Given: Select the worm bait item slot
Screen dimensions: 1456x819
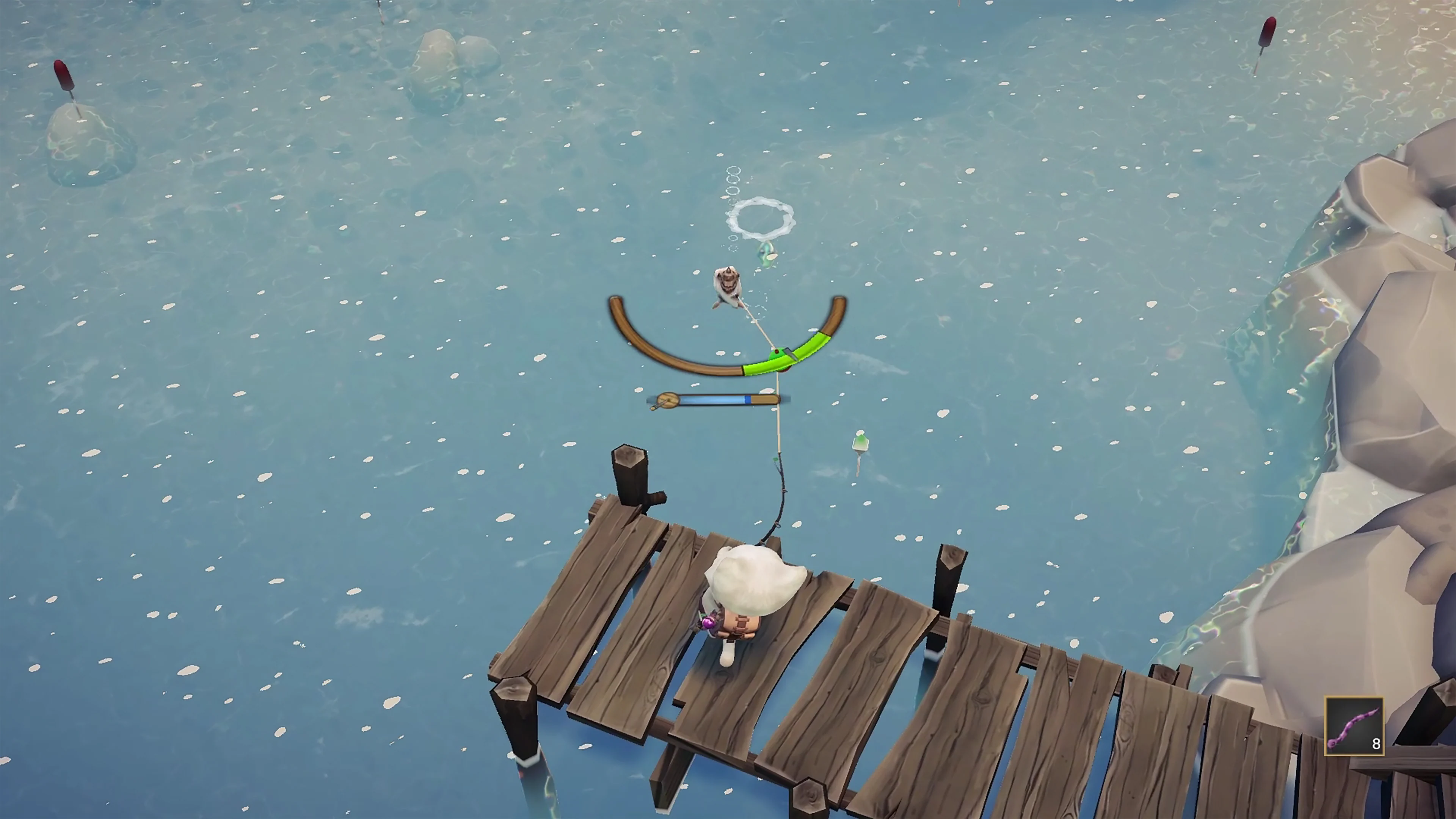Looking at the screenshot, I should tap(1354, 726).
